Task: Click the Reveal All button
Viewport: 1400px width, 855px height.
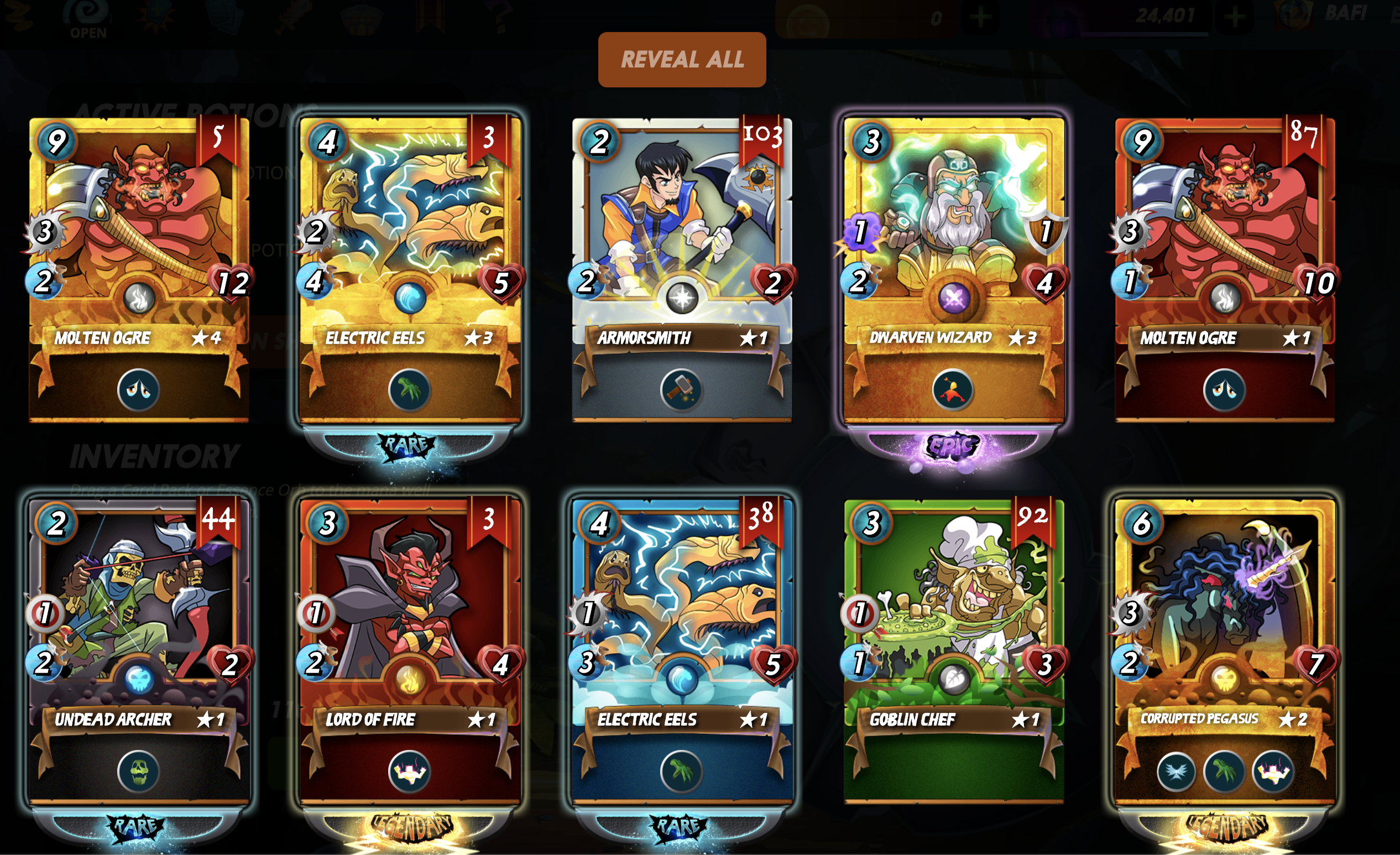Action: click(x=682, y=60)
